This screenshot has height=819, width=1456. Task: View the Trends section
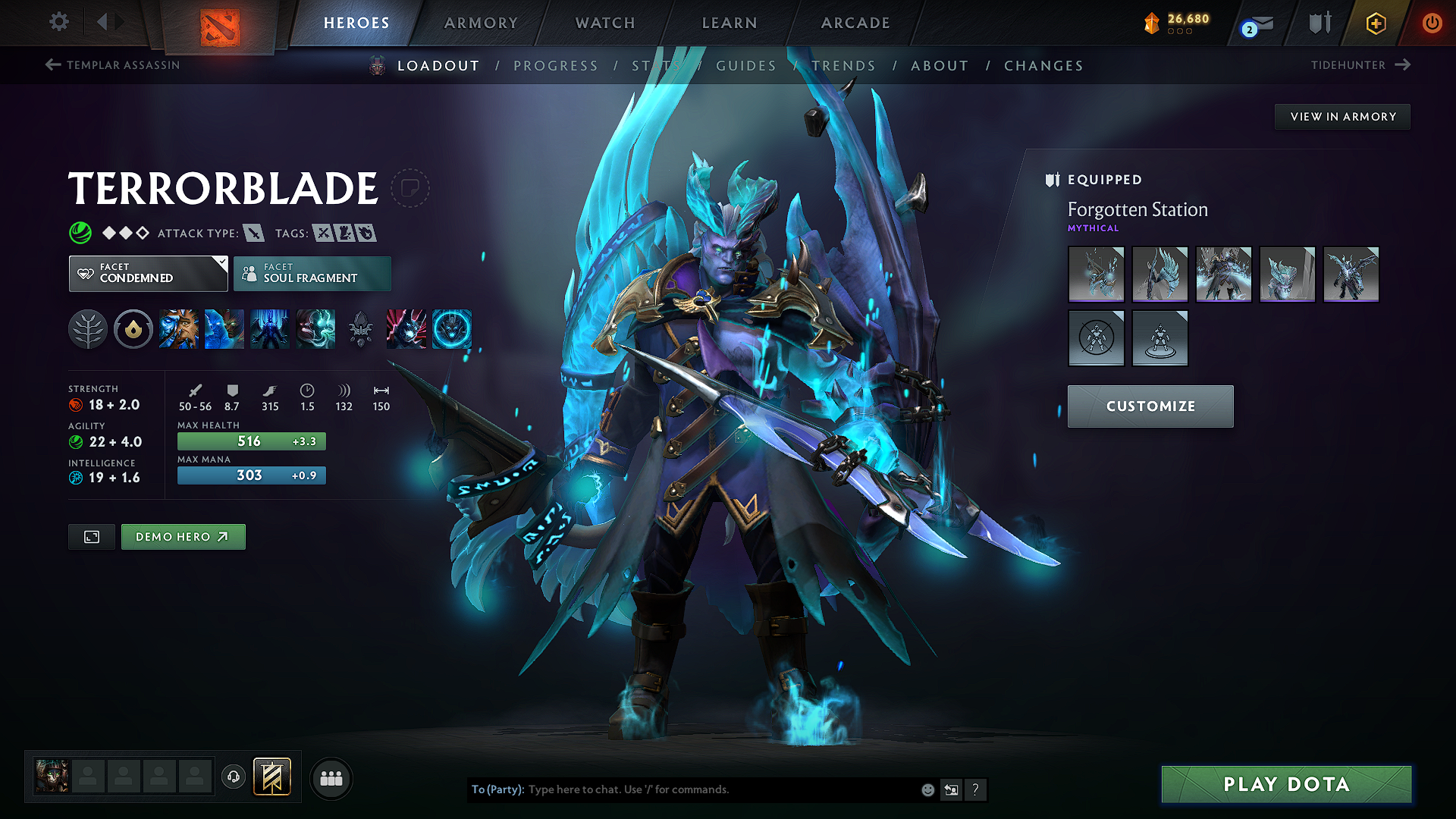(843, 66)
